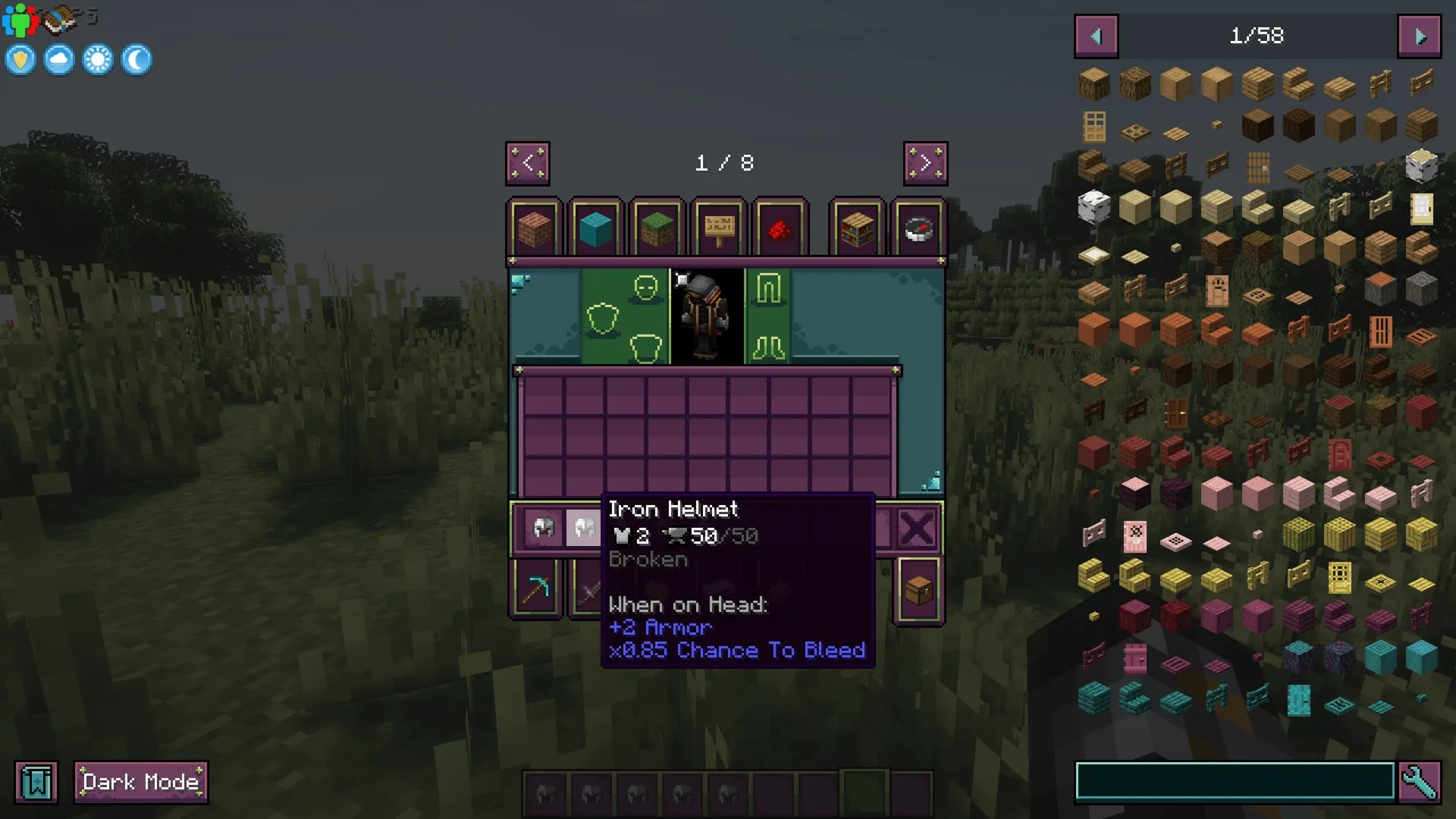Click the pickaxe equipment slot icon

click(x=536, y=589)
